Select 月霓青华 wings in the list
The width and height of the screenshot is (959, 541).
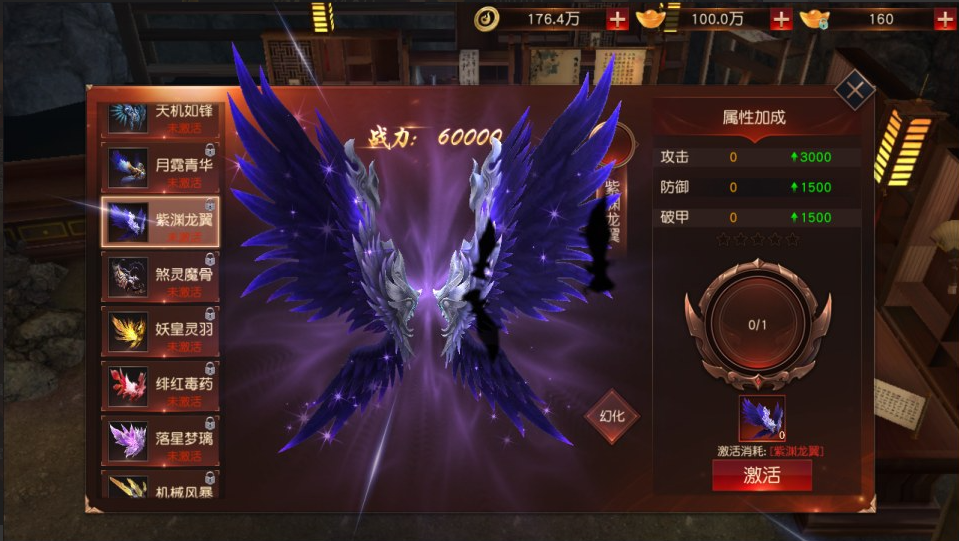click(x=161, y=166)
